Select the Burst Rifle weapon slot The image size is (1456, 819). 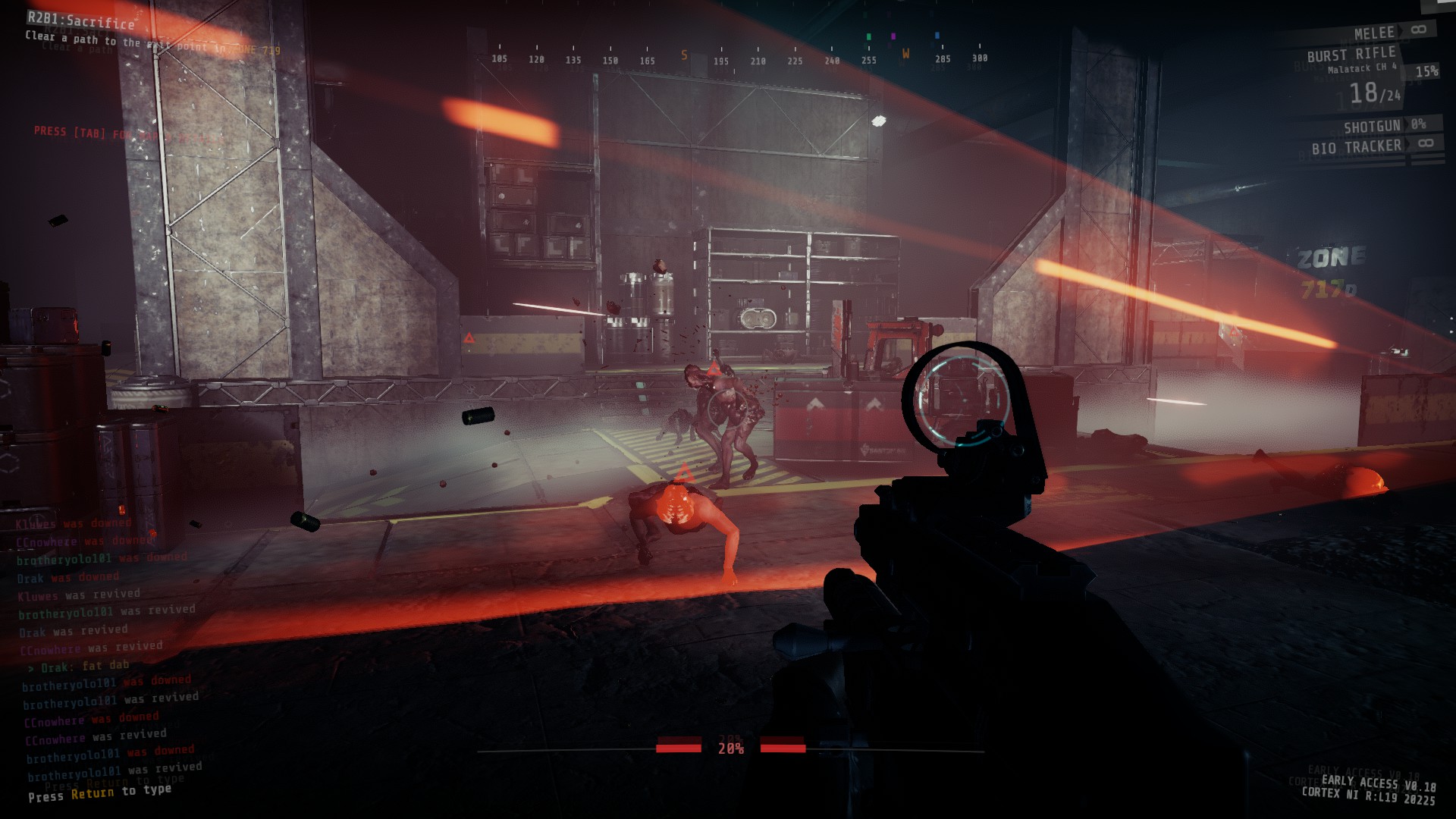click(x=1351, y=55)
